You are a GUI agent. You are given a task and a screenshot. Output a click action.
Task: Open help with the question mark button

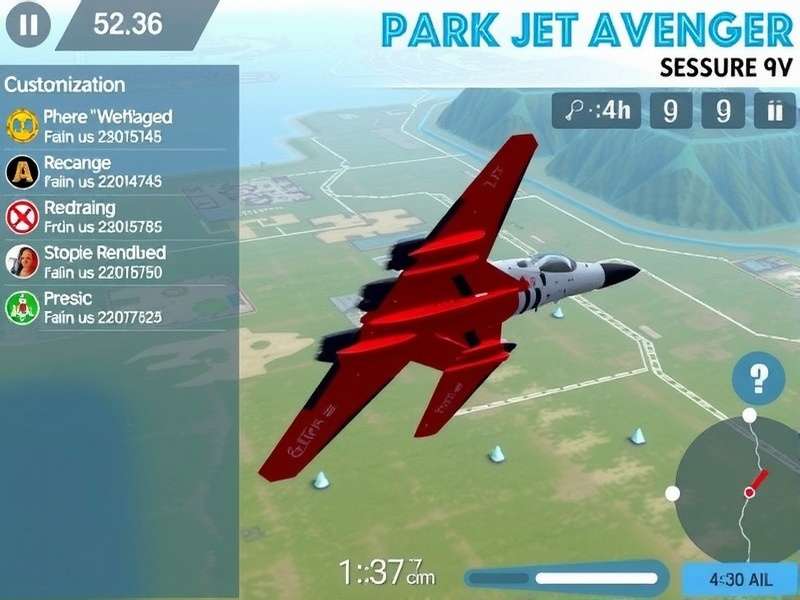point(758,379)
